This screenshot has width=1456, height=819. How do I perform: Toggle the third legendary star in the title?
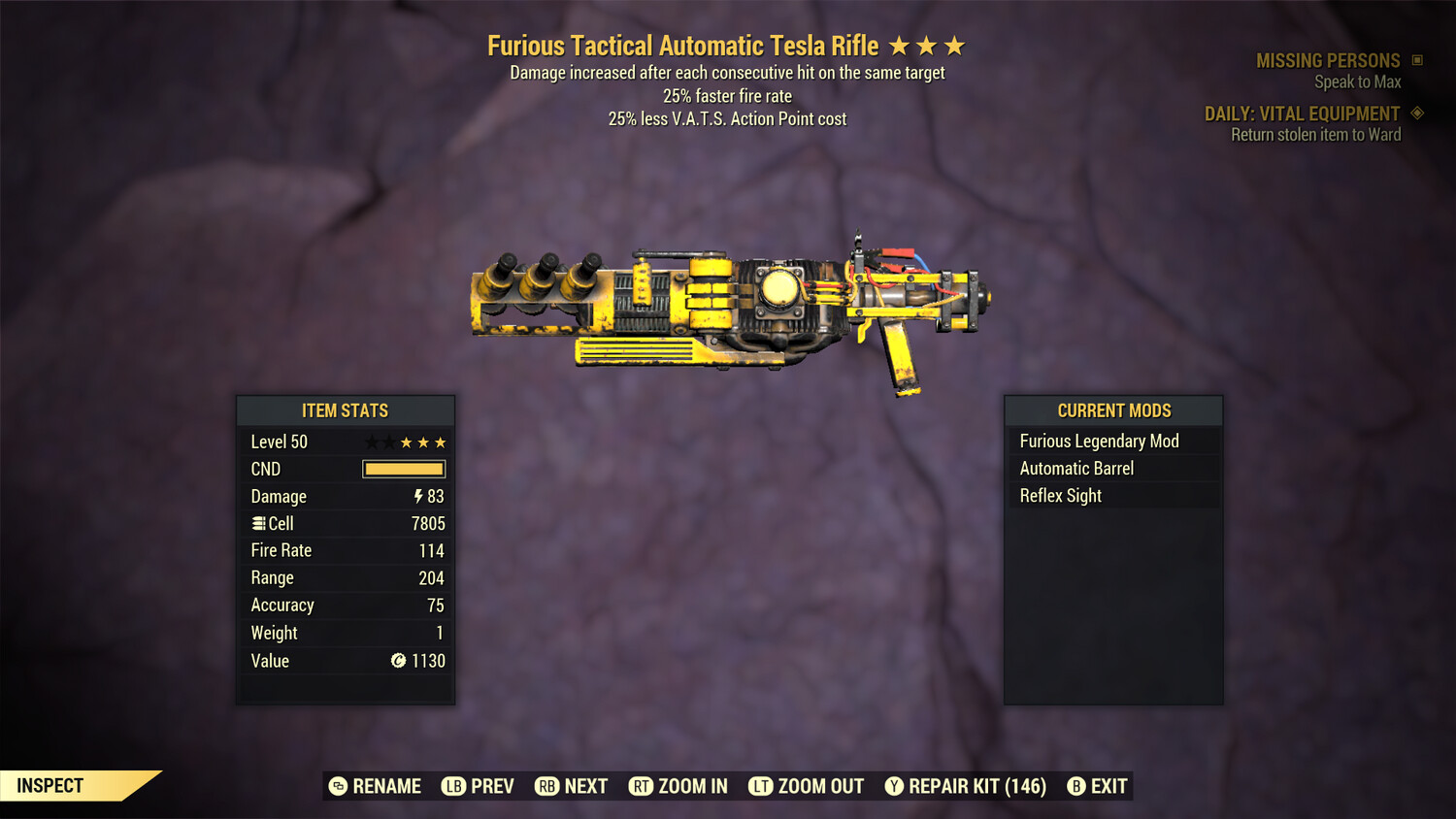coord(955,45)
